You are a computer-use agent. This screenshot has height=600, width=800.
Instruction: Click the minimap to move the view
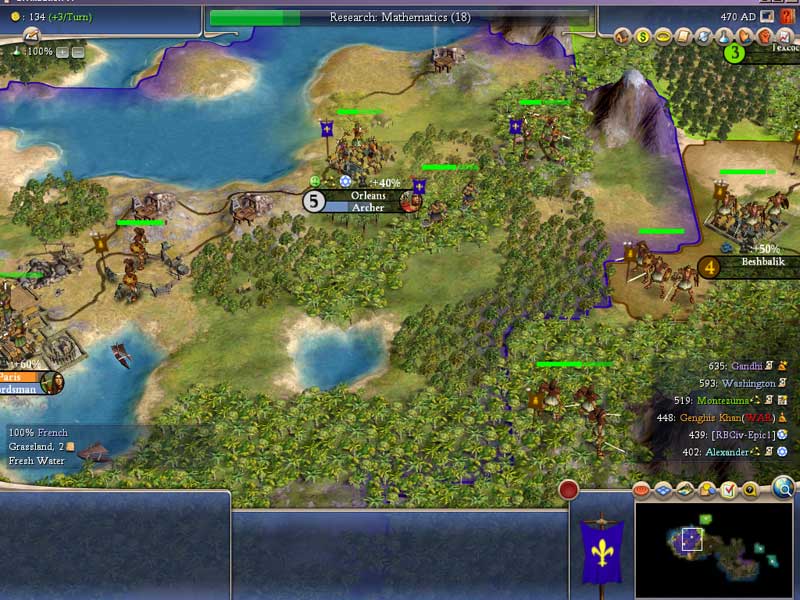(x=714, y=543)
